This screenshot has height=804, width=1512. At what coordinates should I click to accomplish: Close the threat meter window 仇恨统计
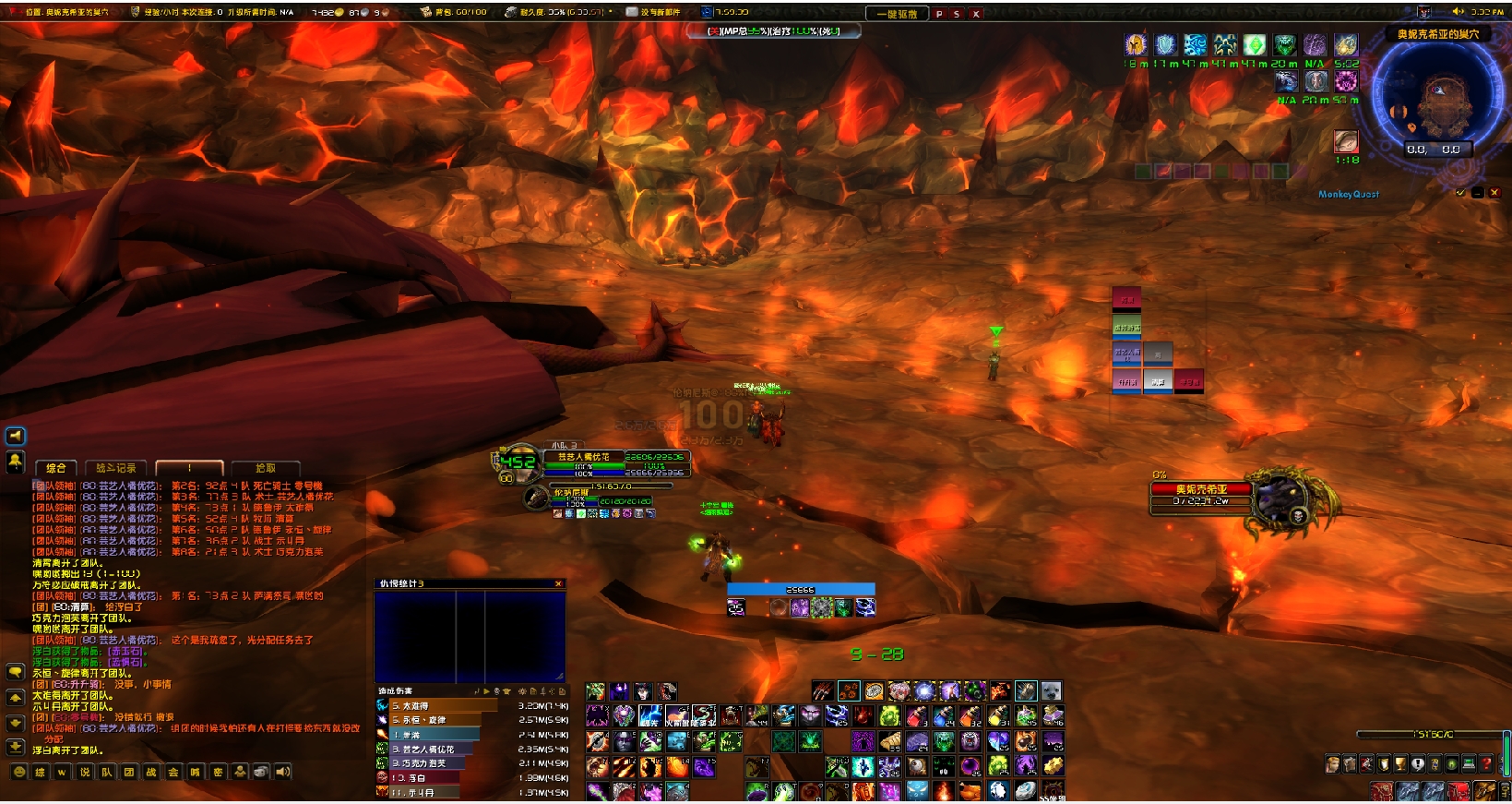[558, 583]
